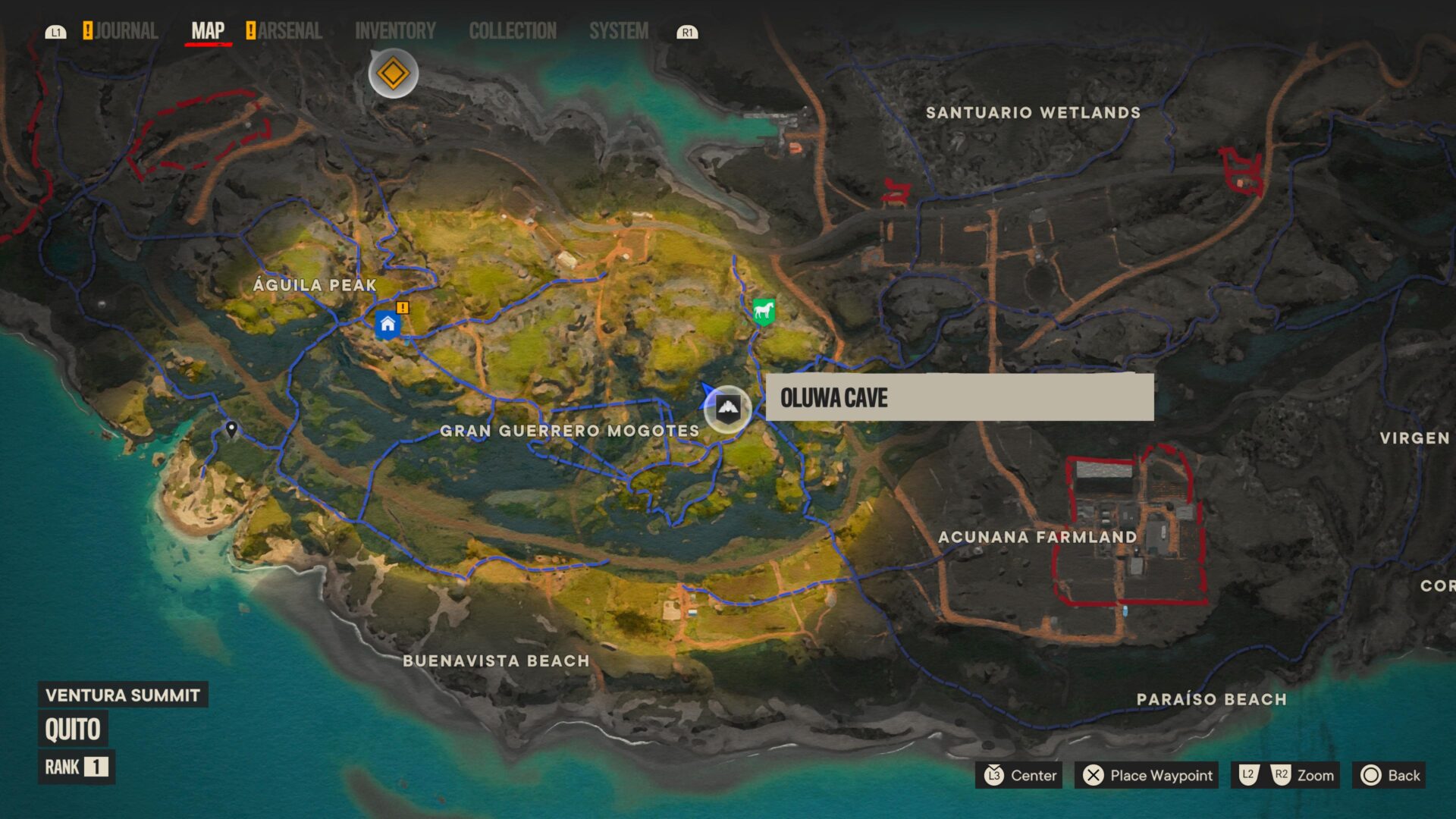The width and height of the screenshot is (1456, 819).
Task: Click the R1 shoulder button icon
Action: click(688, 32)
